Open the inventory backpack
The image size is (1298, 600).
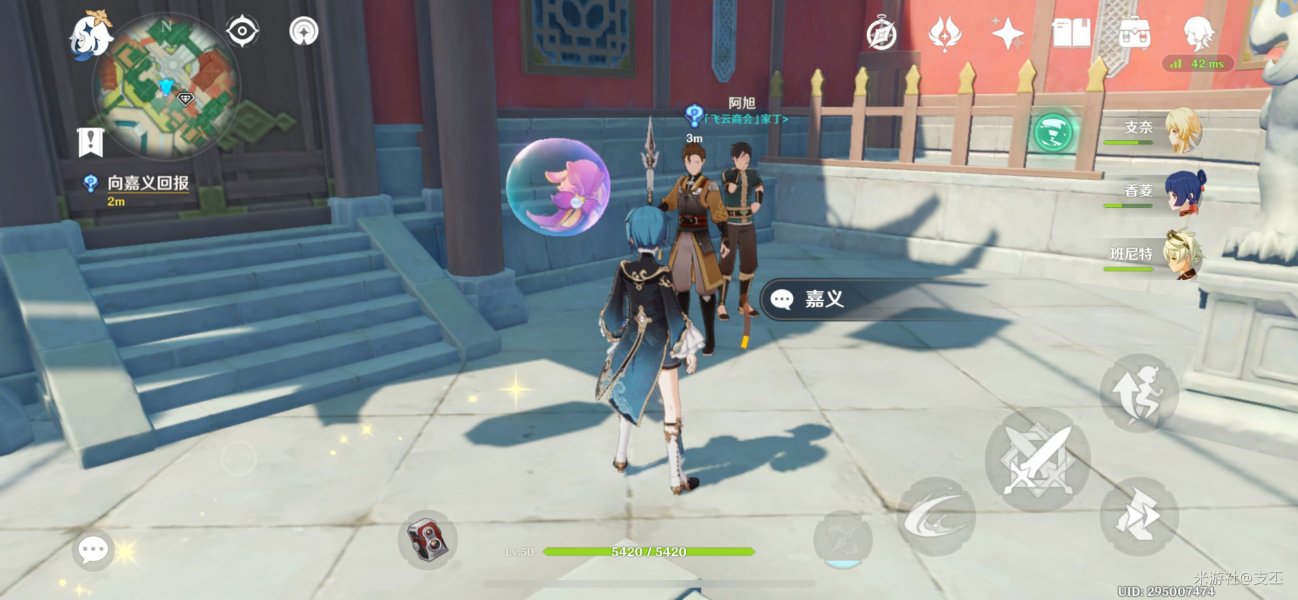click(1134, 34)
